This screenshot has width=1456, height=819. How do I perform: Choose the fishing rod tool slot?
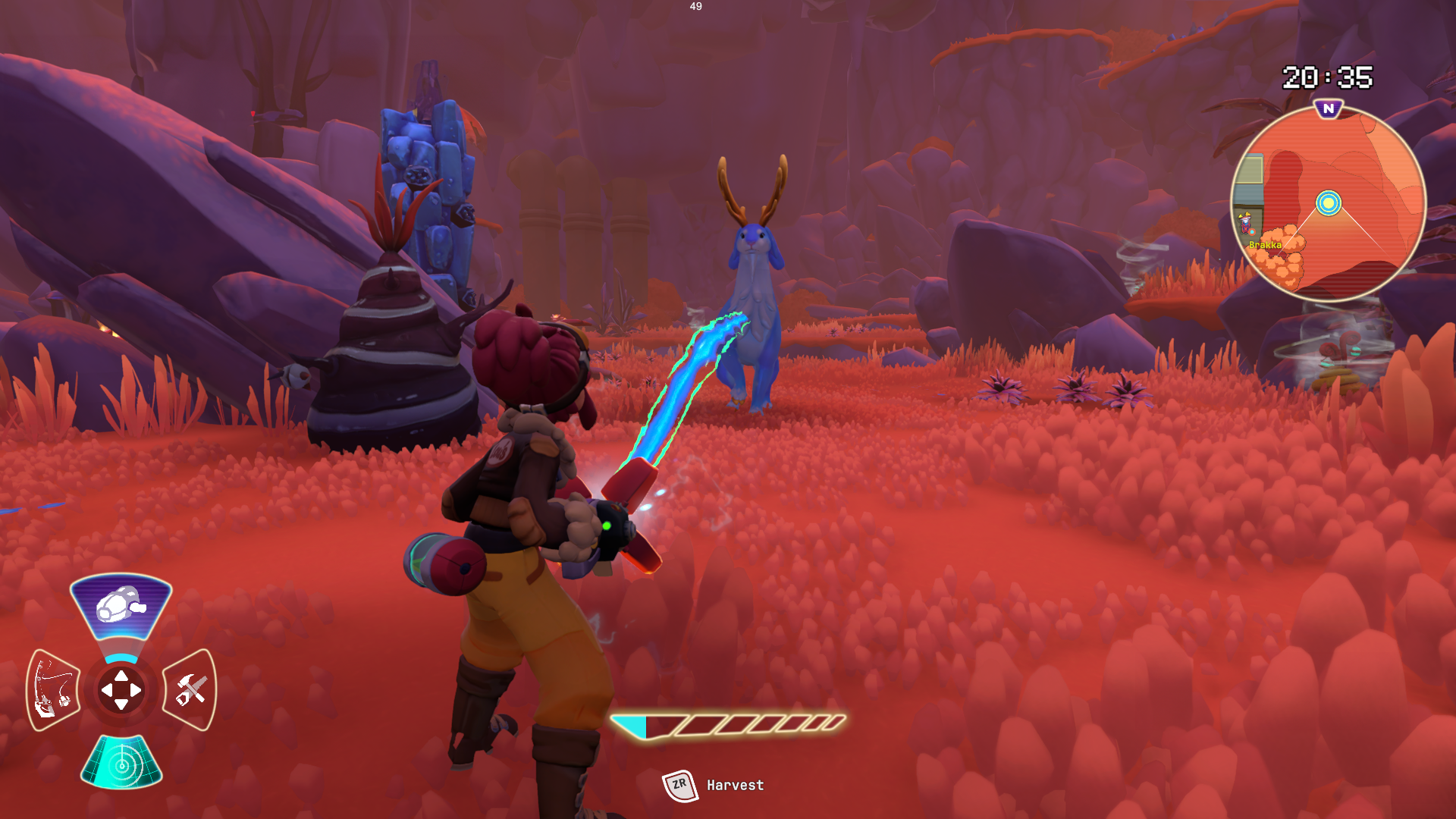53,689
